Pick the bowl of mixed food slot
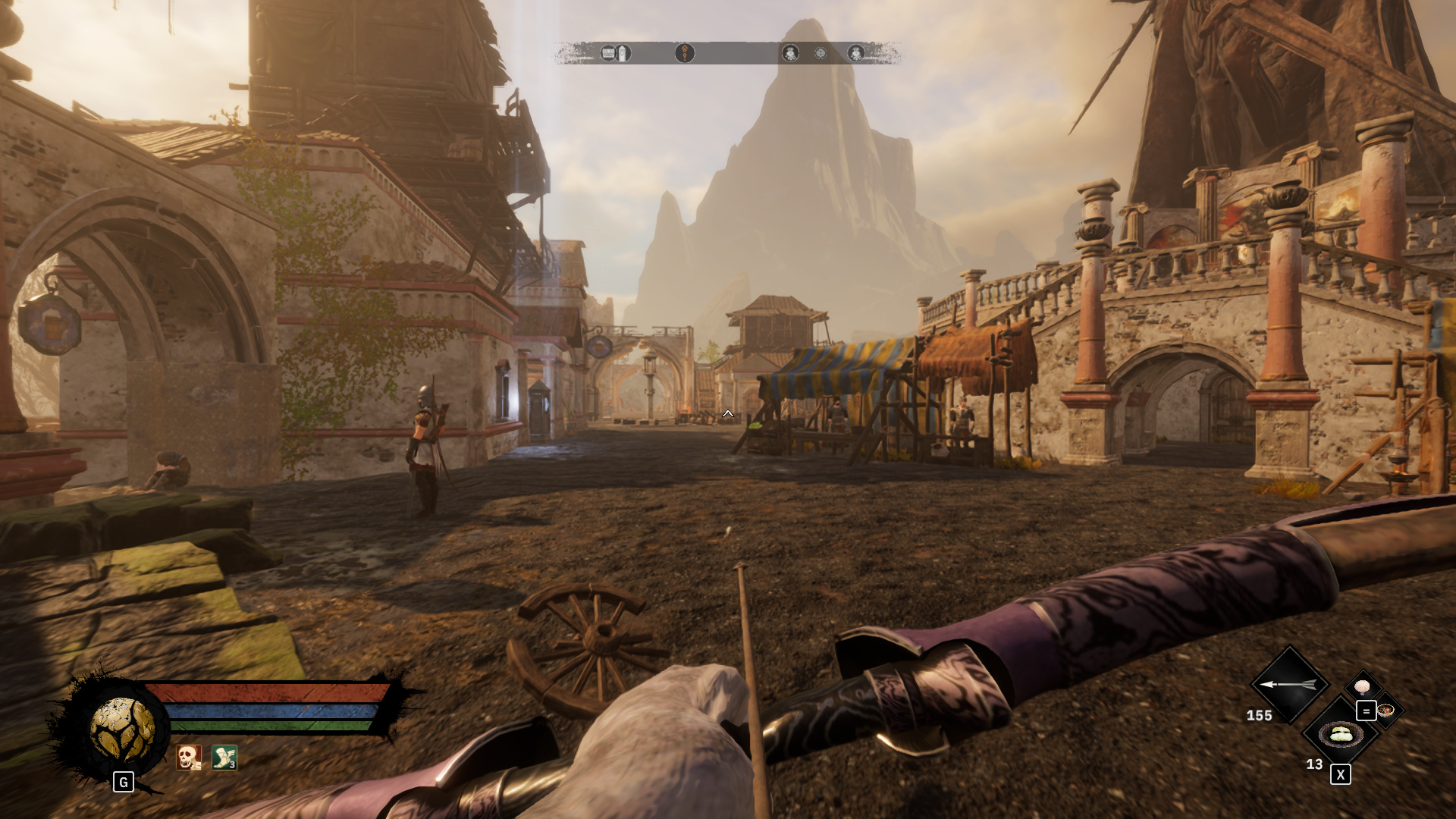 (x=1386, y=711)
